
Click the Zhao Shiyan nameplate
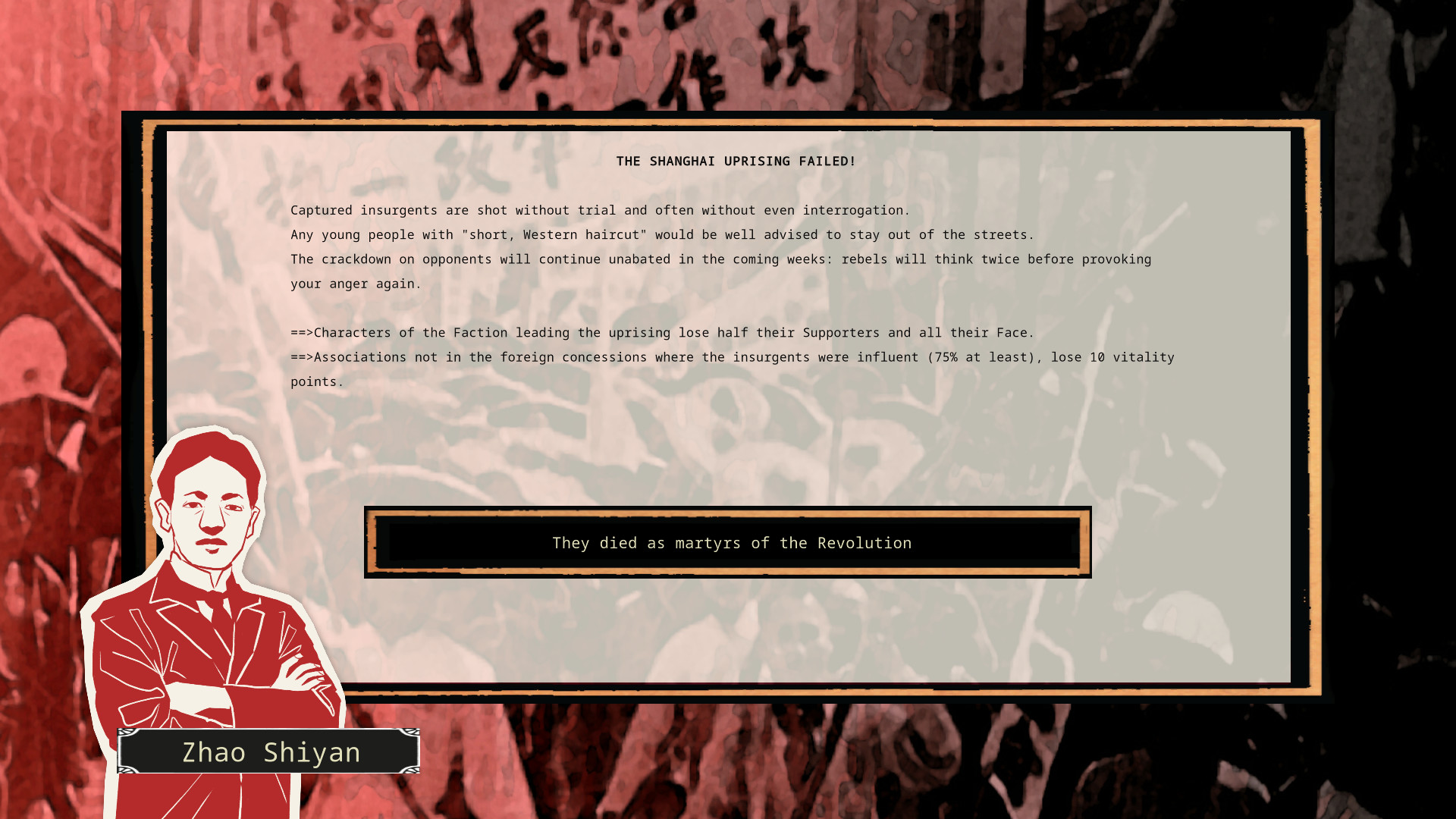tap(271, 752)
